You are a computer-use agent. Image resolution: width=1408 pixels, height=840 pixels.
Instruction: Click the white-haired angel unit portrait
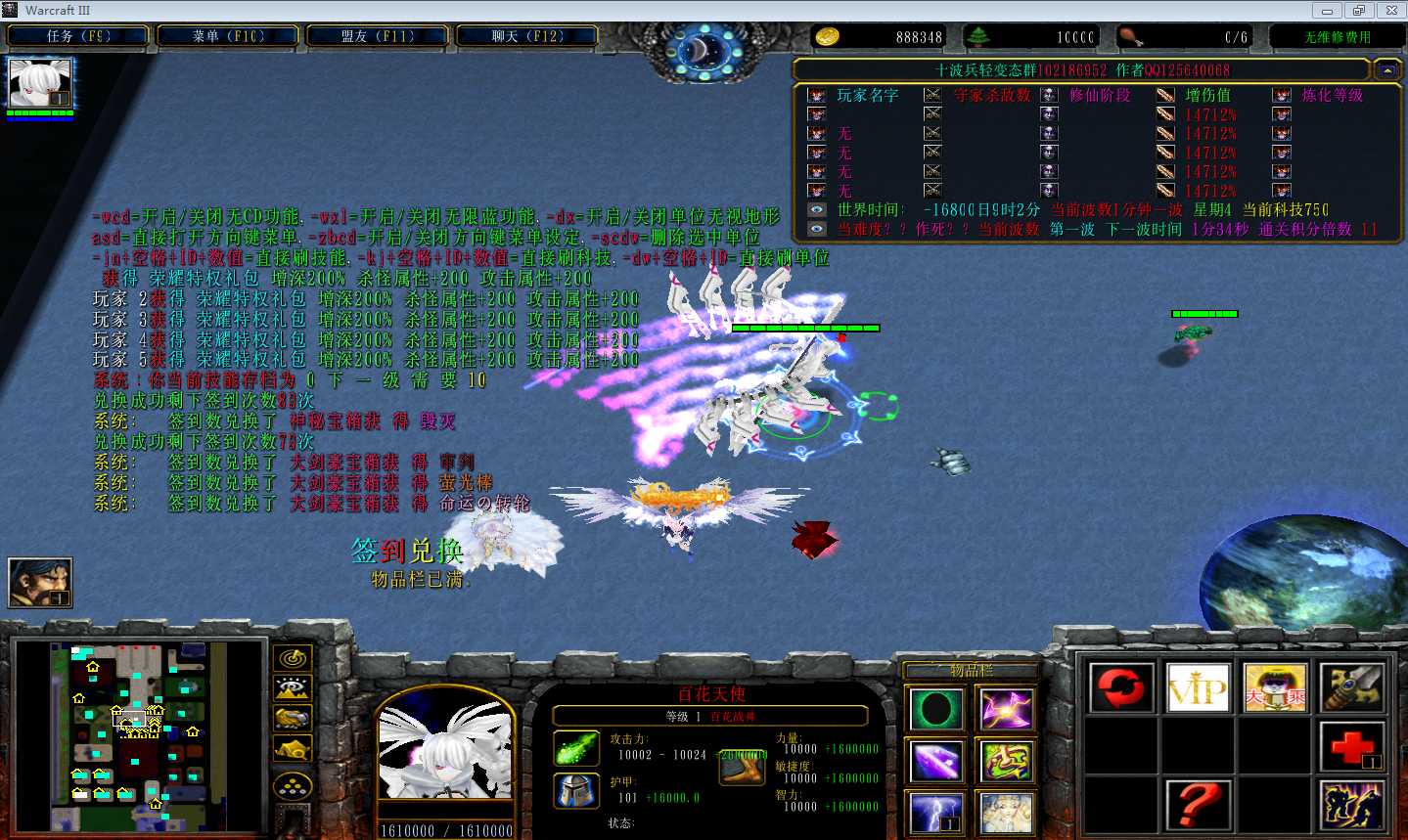pos(445,758)
